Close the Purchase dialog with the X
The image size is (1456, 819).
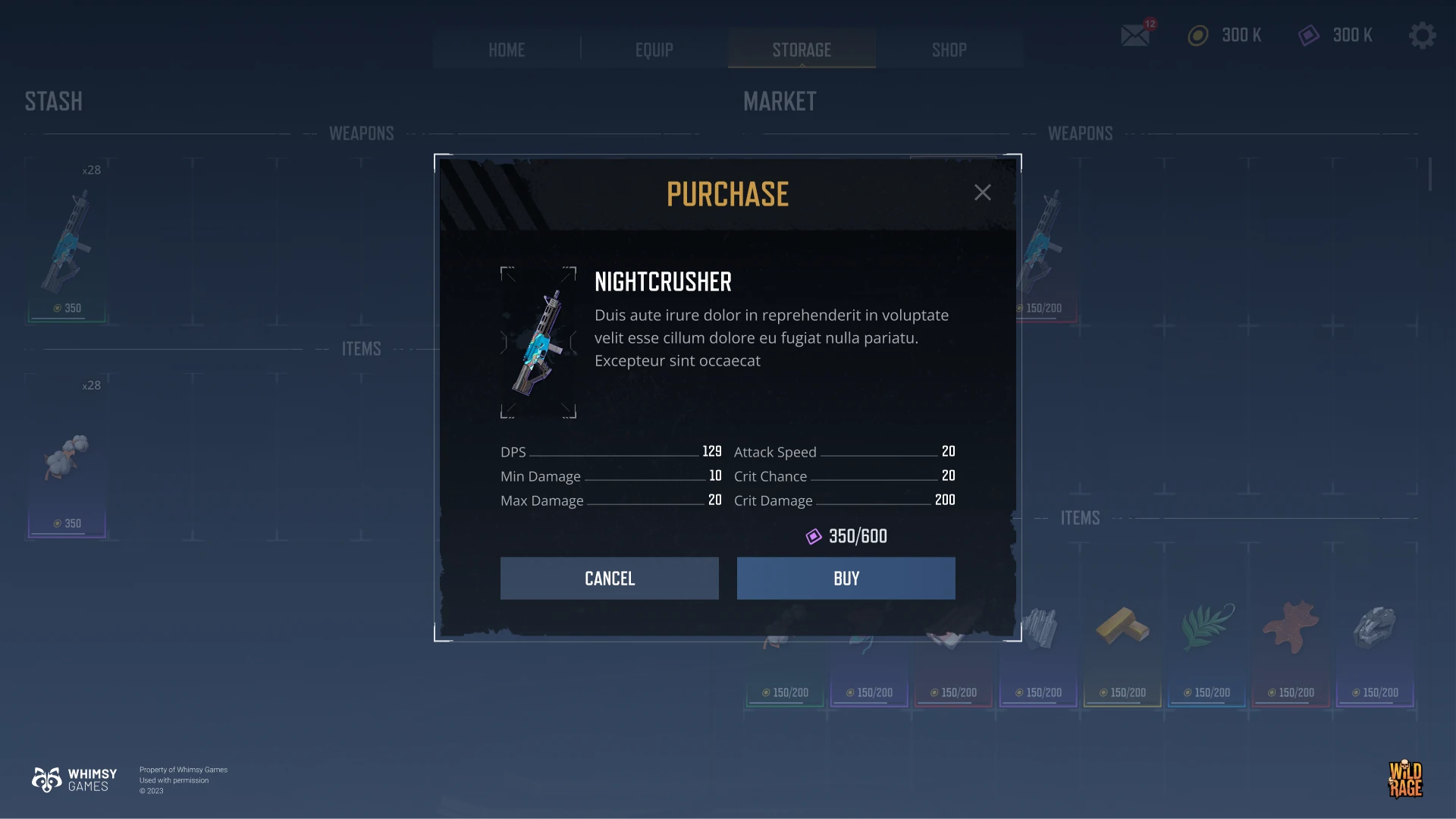click(982, 193)
